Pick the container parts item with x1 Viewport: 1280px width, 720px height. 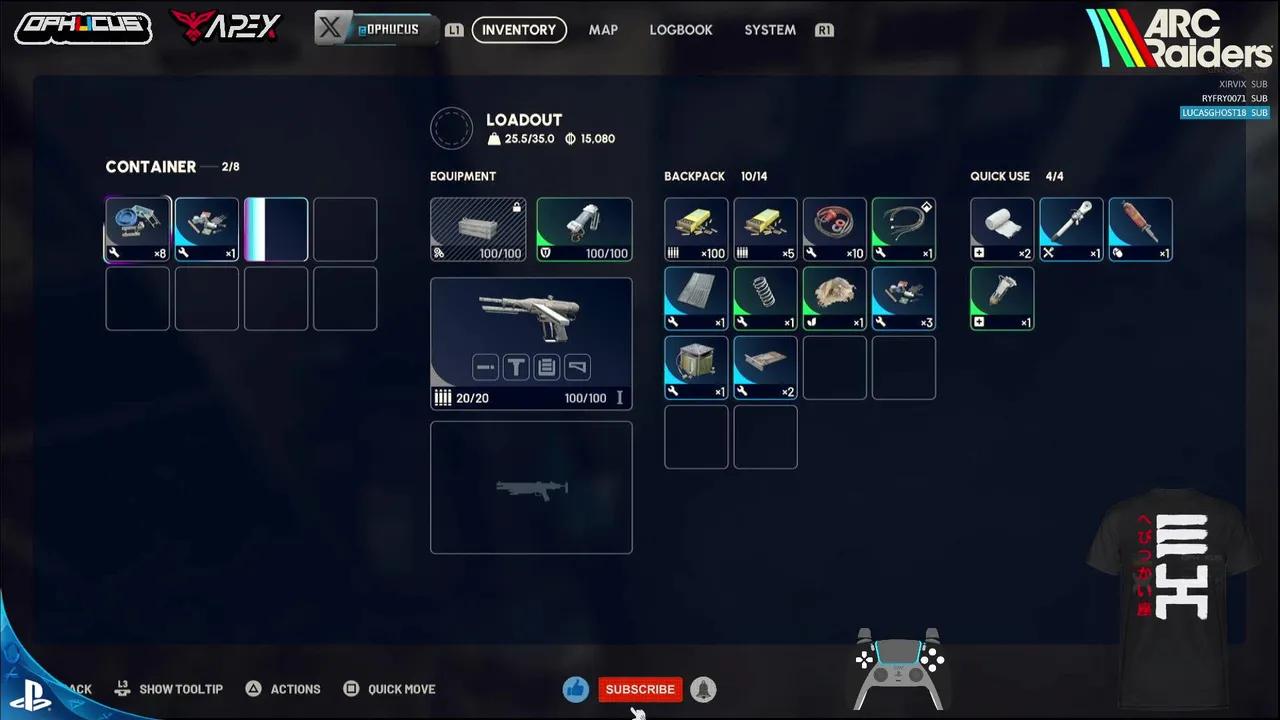(207, 229)
